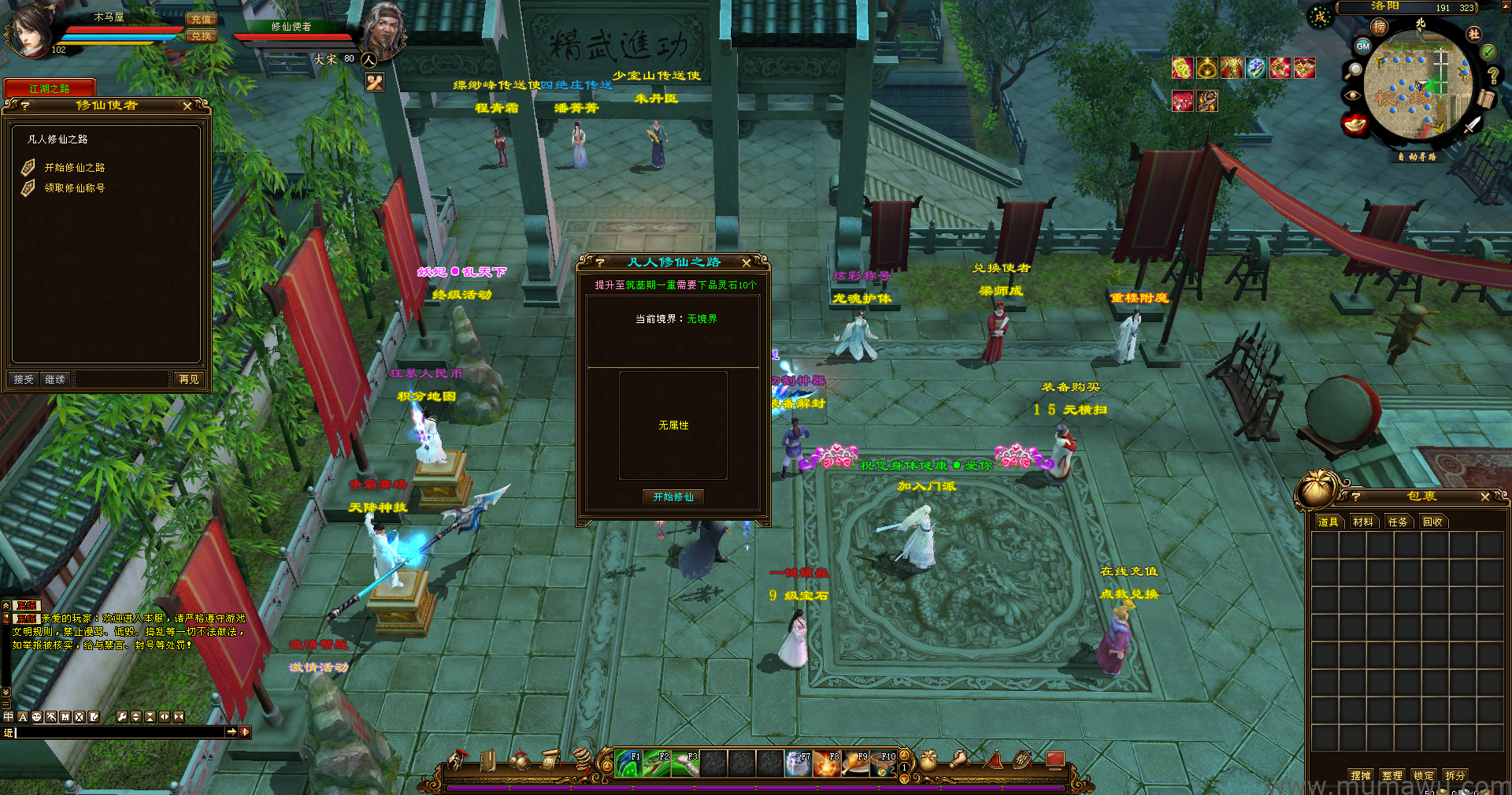Select the 开始修仙之路 dialogue option
The width and height of the screenshot is (1512, 795).
(74, 168)
